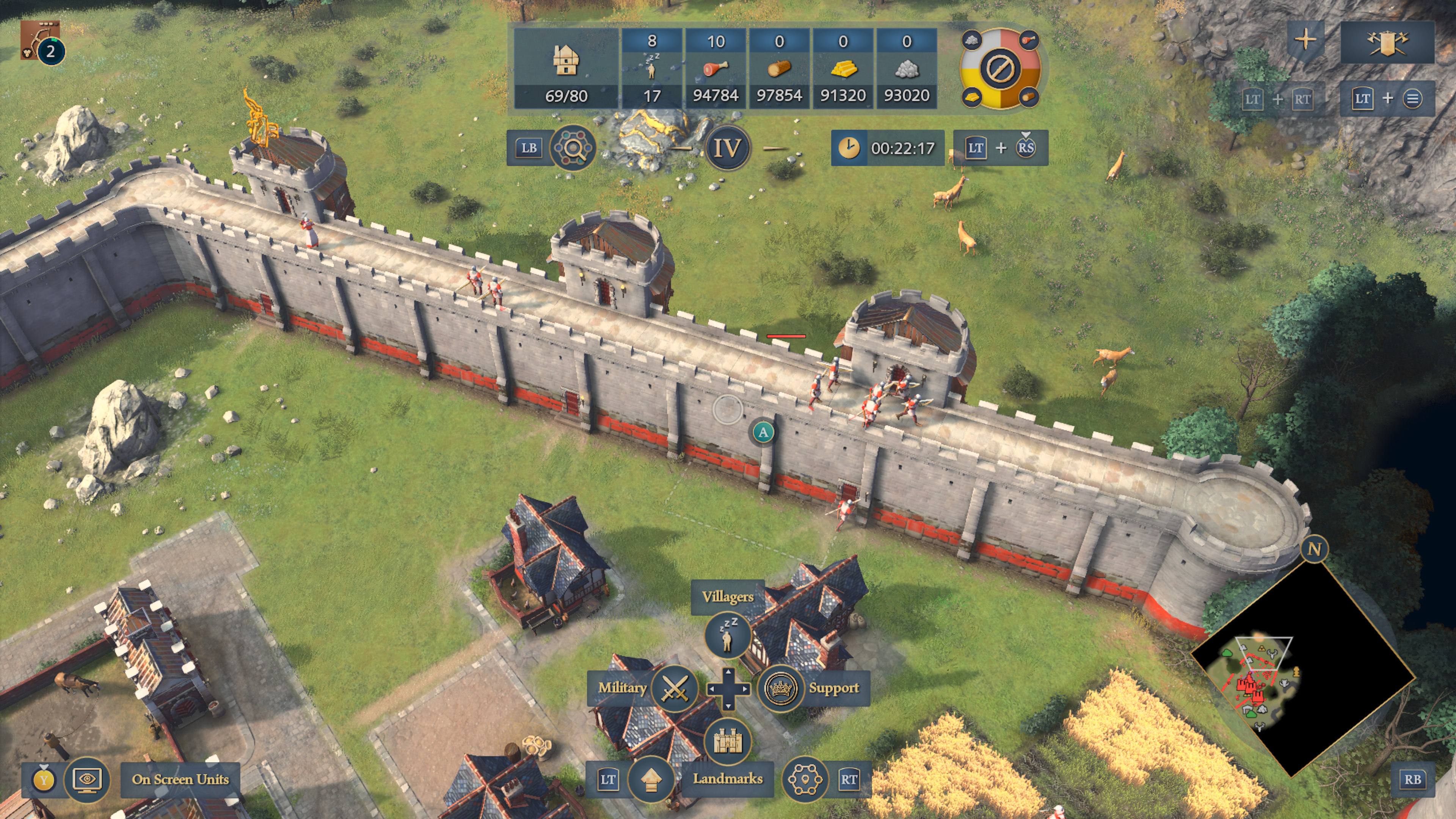
Task: Open the hexagonal ring icon menu
Action: point(805,780)
